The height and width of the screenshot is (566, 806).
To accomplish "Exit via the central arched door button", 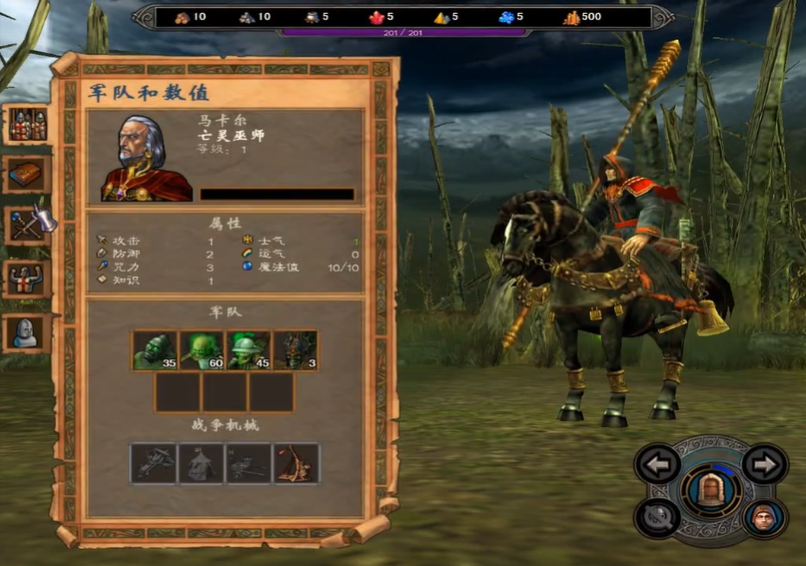I will point(711,490).
